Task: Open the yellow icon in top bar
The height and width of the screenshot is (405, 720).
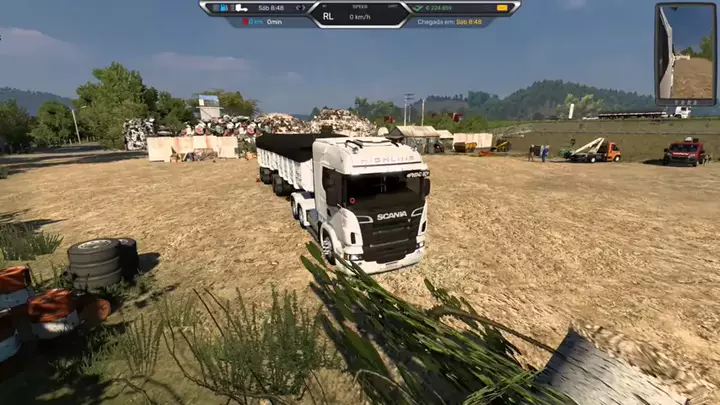Action: coord(502,8)
